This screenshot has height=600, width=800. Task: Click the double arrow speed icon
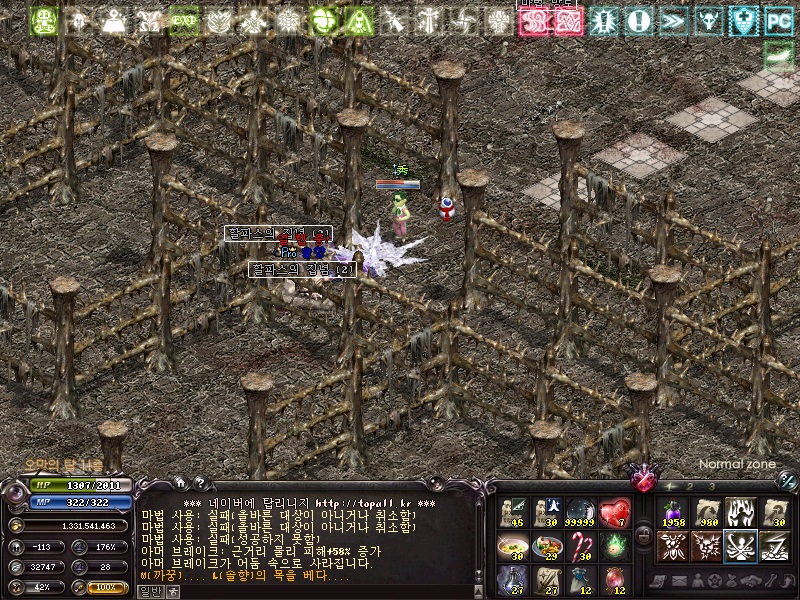[x=672, y=20]
